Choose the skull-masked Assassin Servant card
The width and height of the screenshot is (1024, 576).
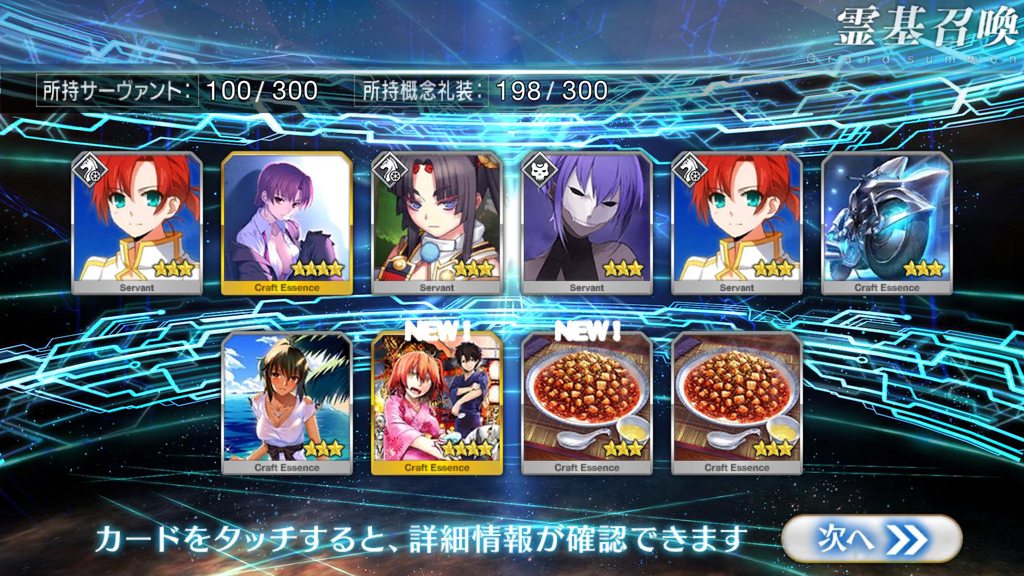pos(586,222)
